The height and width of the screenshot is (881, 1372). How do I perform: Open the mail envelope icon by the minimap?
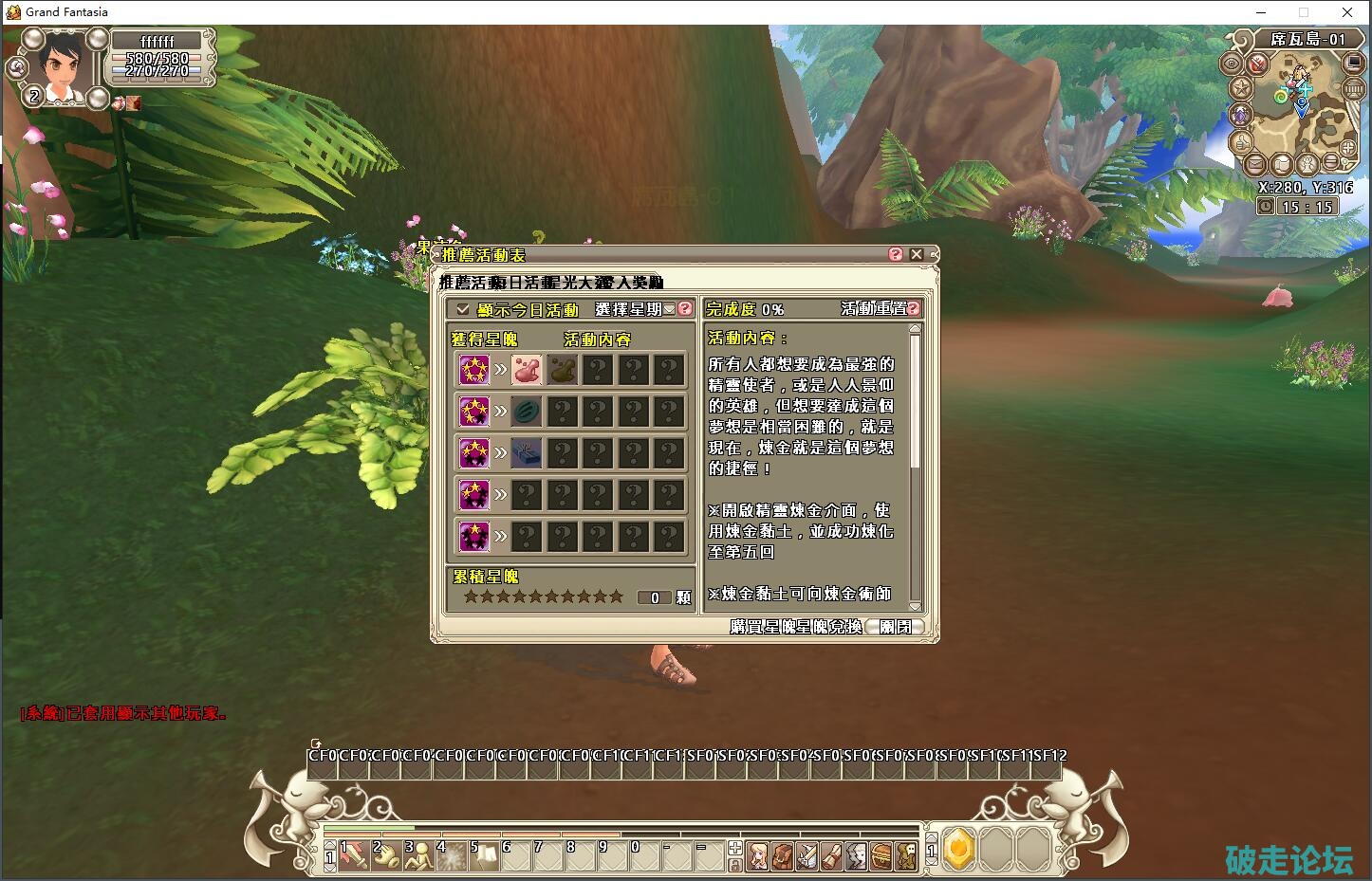click(x=1255, y=163)
